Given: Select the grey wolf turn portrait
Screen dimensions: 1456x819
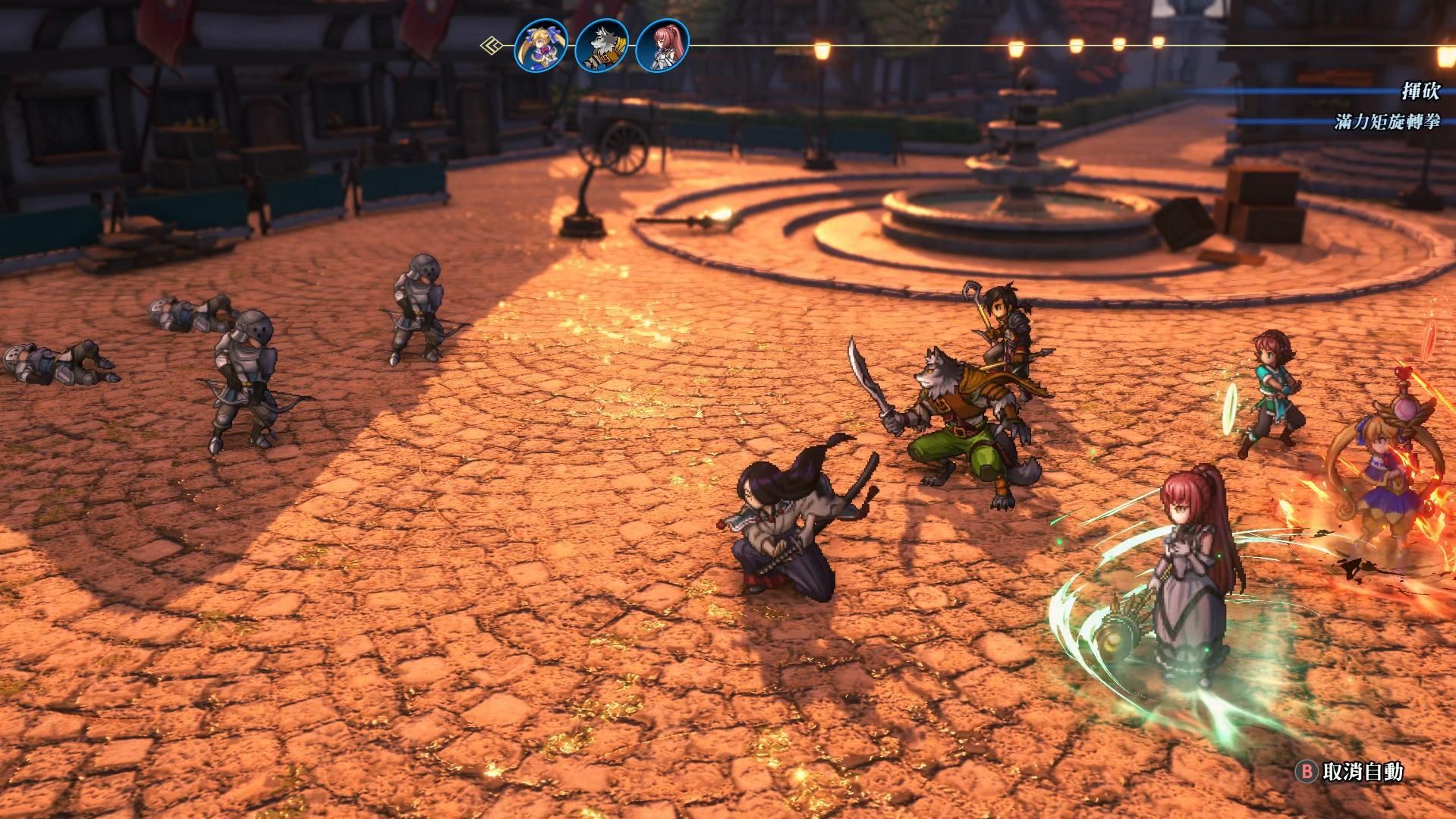Looking at the screenshot, I should 602,46.
